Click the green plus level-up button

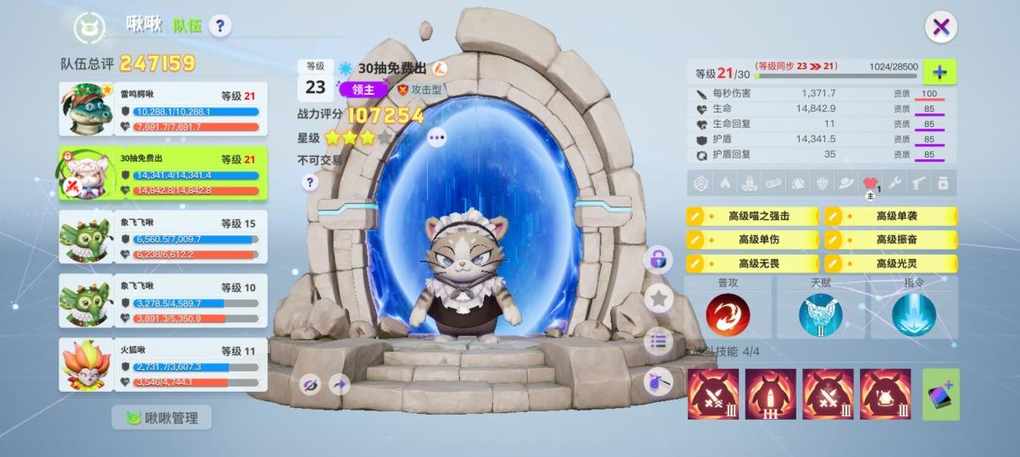point(939,72)
